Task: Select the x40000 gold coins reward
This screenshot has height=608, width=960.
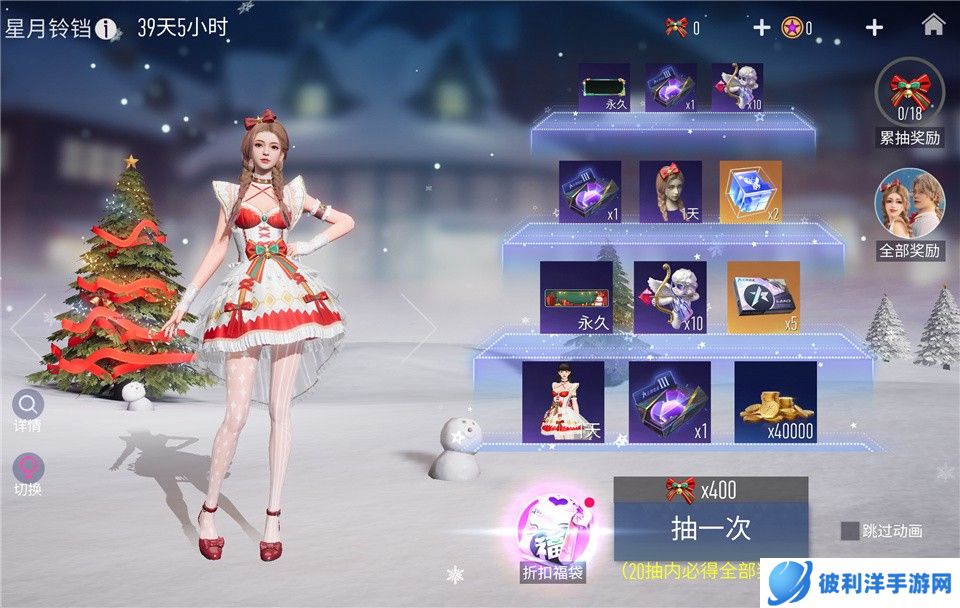Action: pyautogui.click(x=775, y=402)
